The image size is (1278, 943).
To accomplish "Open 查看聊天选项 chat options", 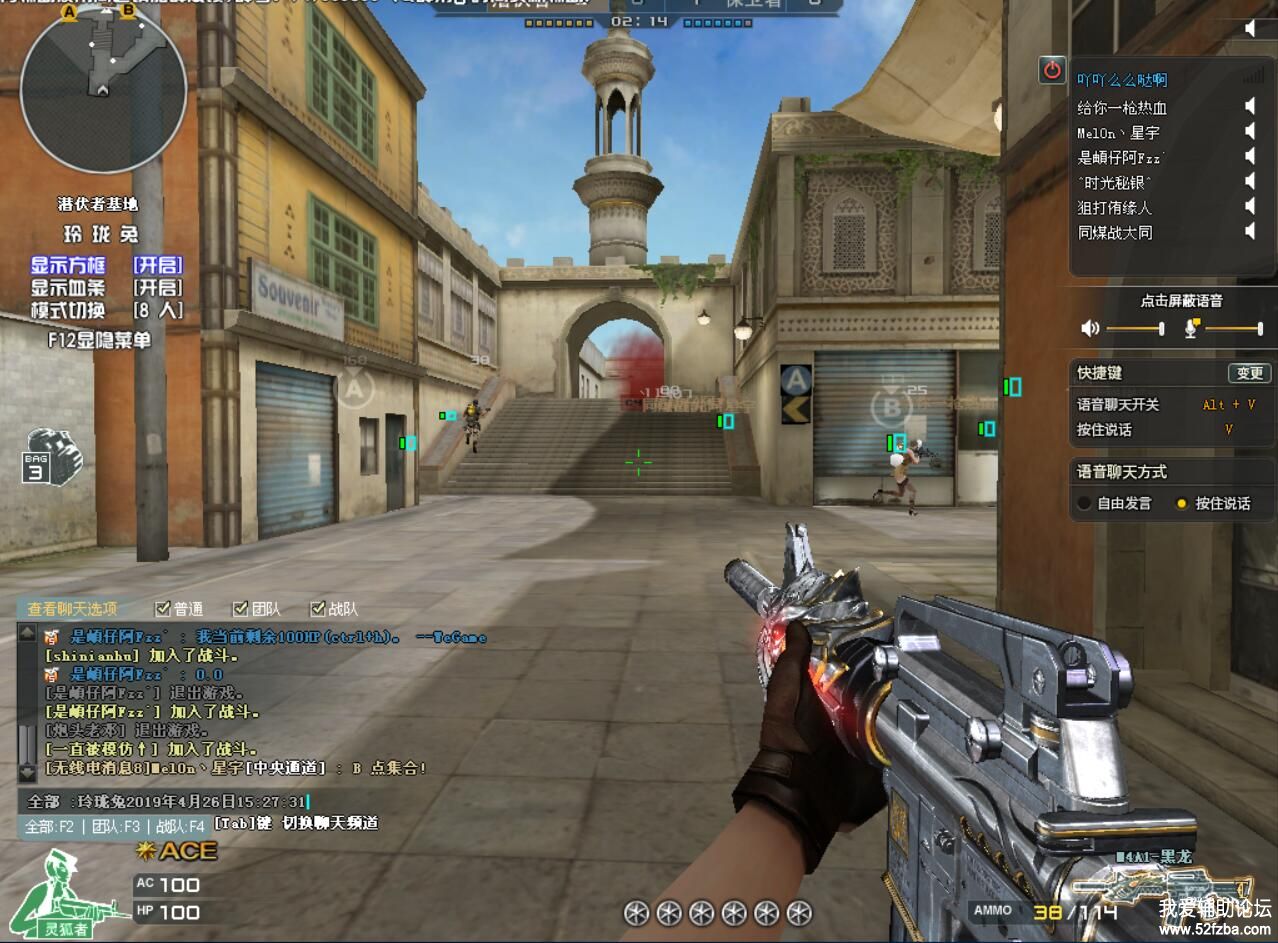I will [72, 608].
